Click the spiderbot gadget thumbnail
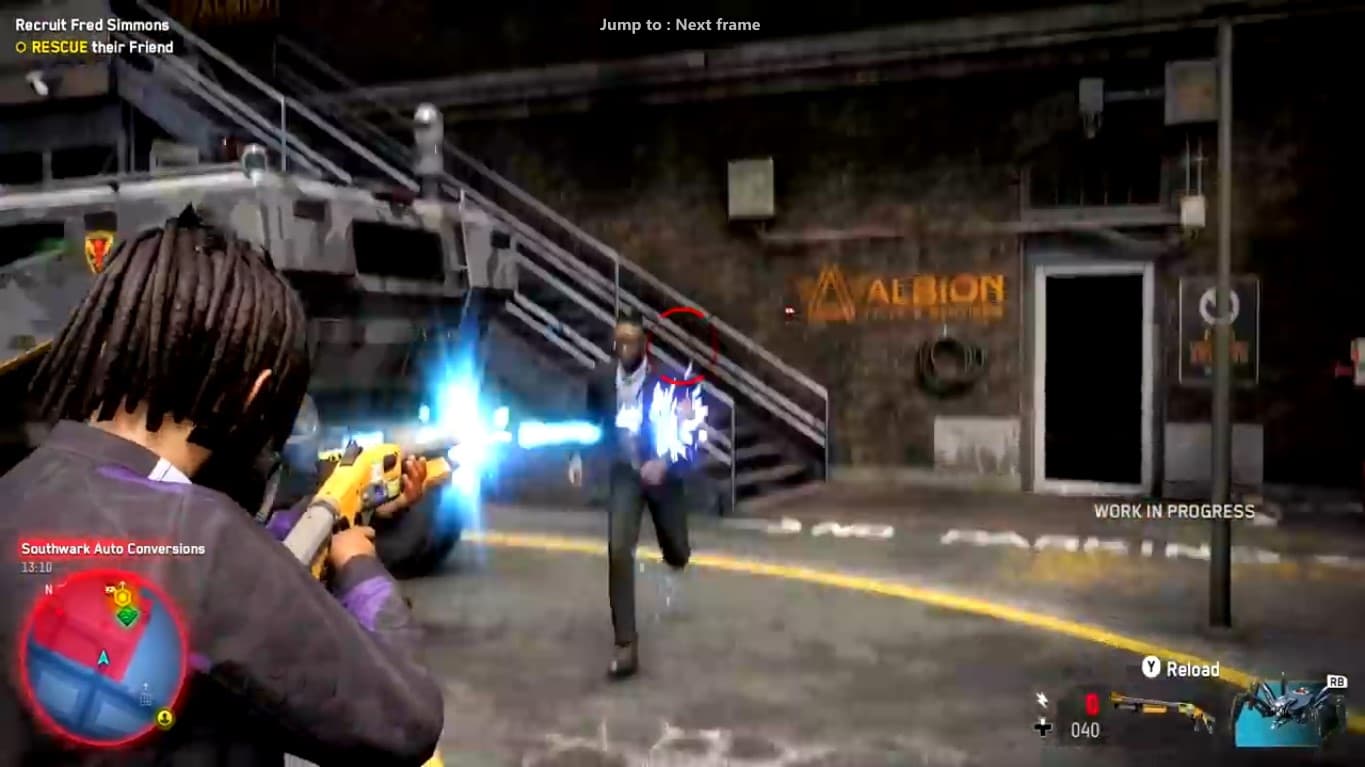 tap(1280, 713)
